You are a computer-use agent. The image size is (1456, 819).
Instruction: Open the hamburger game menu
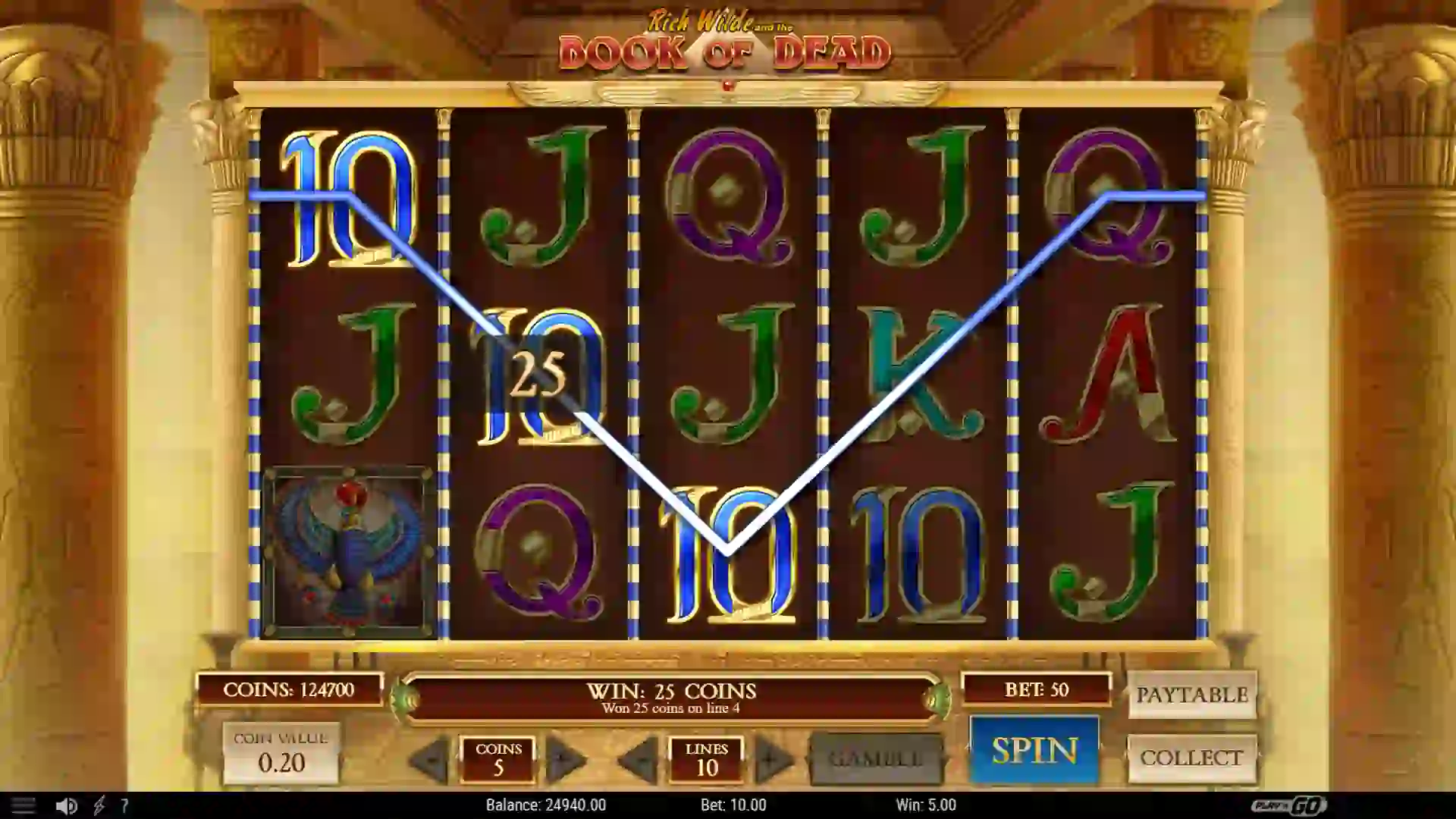pos(25,805)
